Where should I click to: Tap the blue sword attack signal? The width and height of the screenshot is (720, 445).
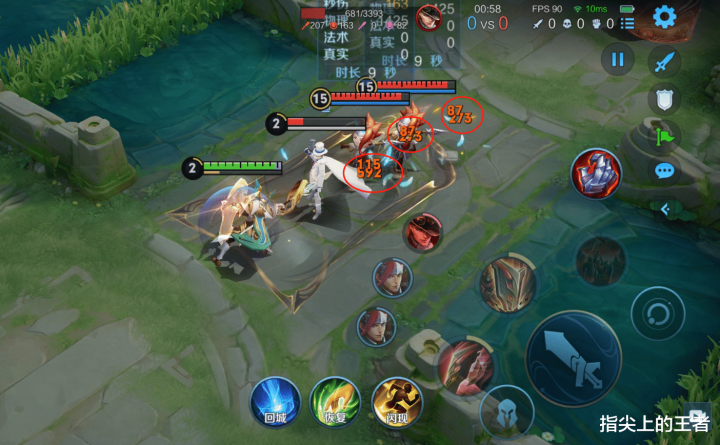click(664, 62)
